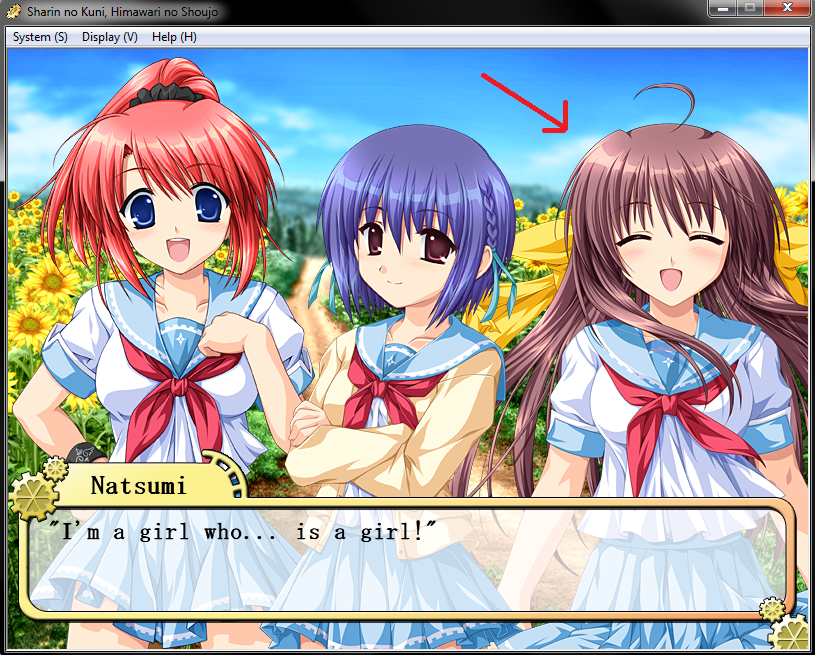Minimize the game window
Viewport: 815px width, 655px height.
point(722,9)
